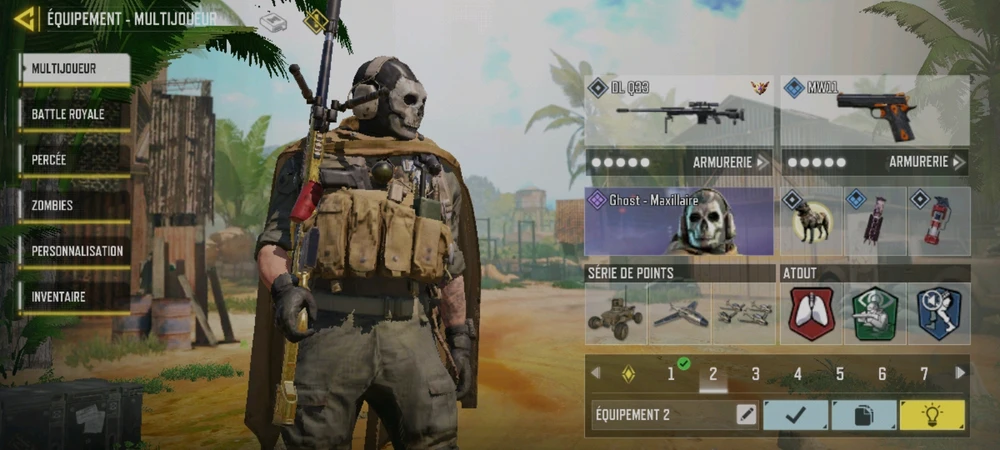
Task: Select the Ghost - Maxilaire operator card
Action: [x=679, y=221]
